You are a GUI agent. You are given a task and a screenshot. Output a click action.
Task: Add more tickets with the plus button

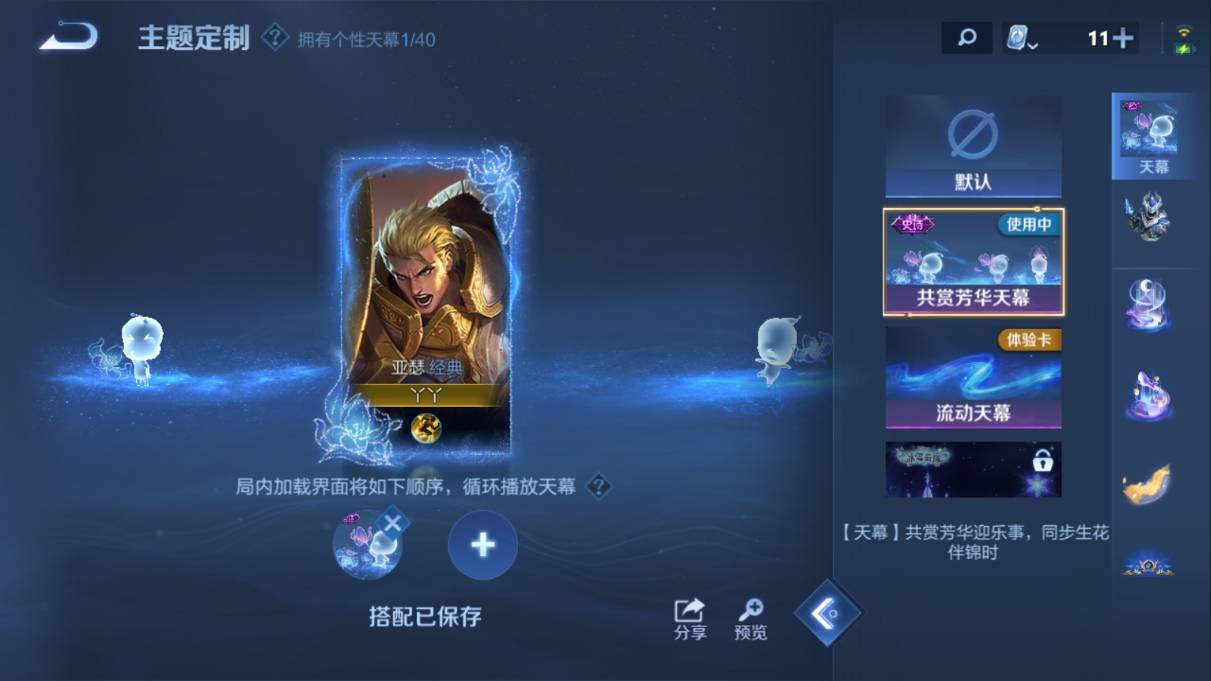[x=1123, y=38]
